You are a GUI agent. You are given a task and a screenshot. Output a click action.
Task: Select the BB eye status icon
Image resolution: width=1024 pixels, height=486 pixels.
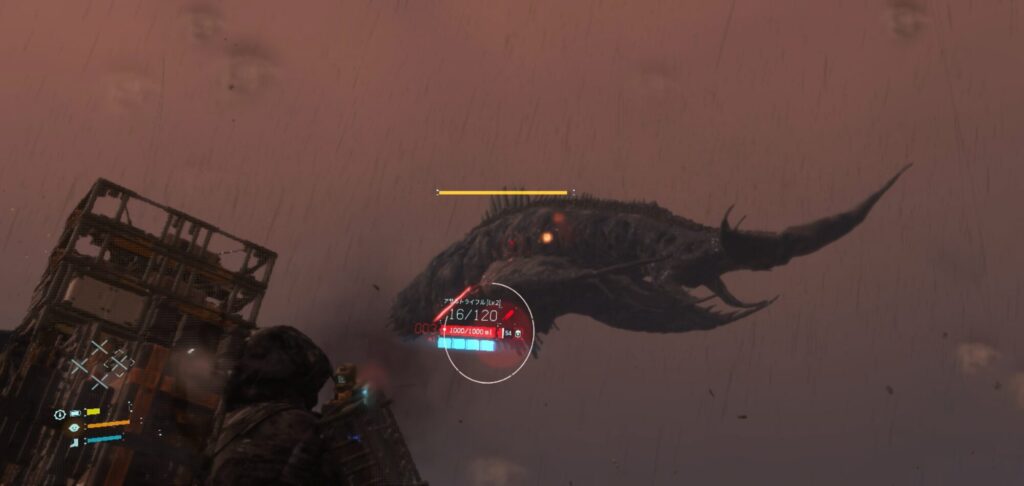click(x=74, y=427)
